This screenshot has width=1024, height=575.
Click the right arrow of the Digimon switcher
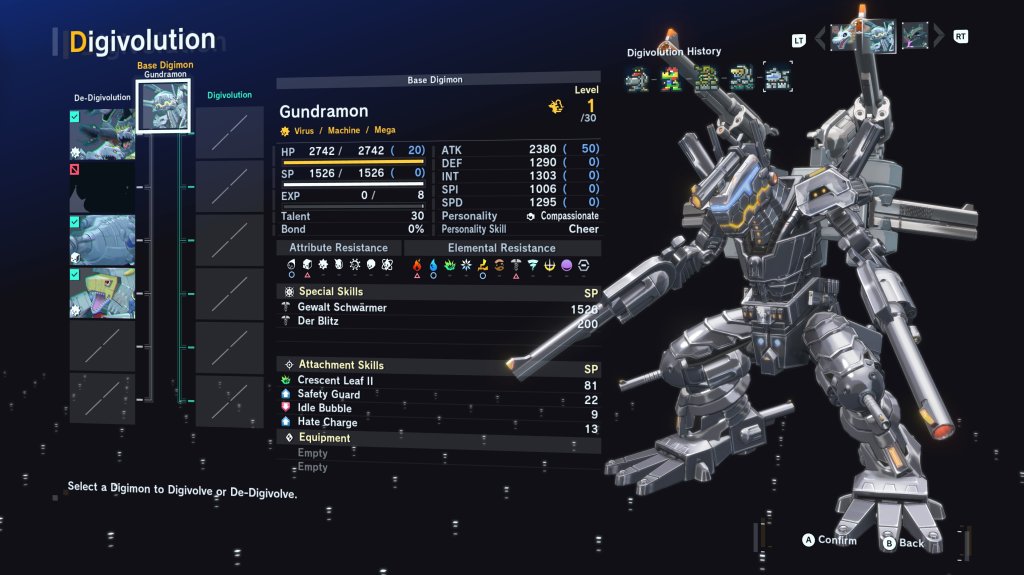(x=939, y=38)
